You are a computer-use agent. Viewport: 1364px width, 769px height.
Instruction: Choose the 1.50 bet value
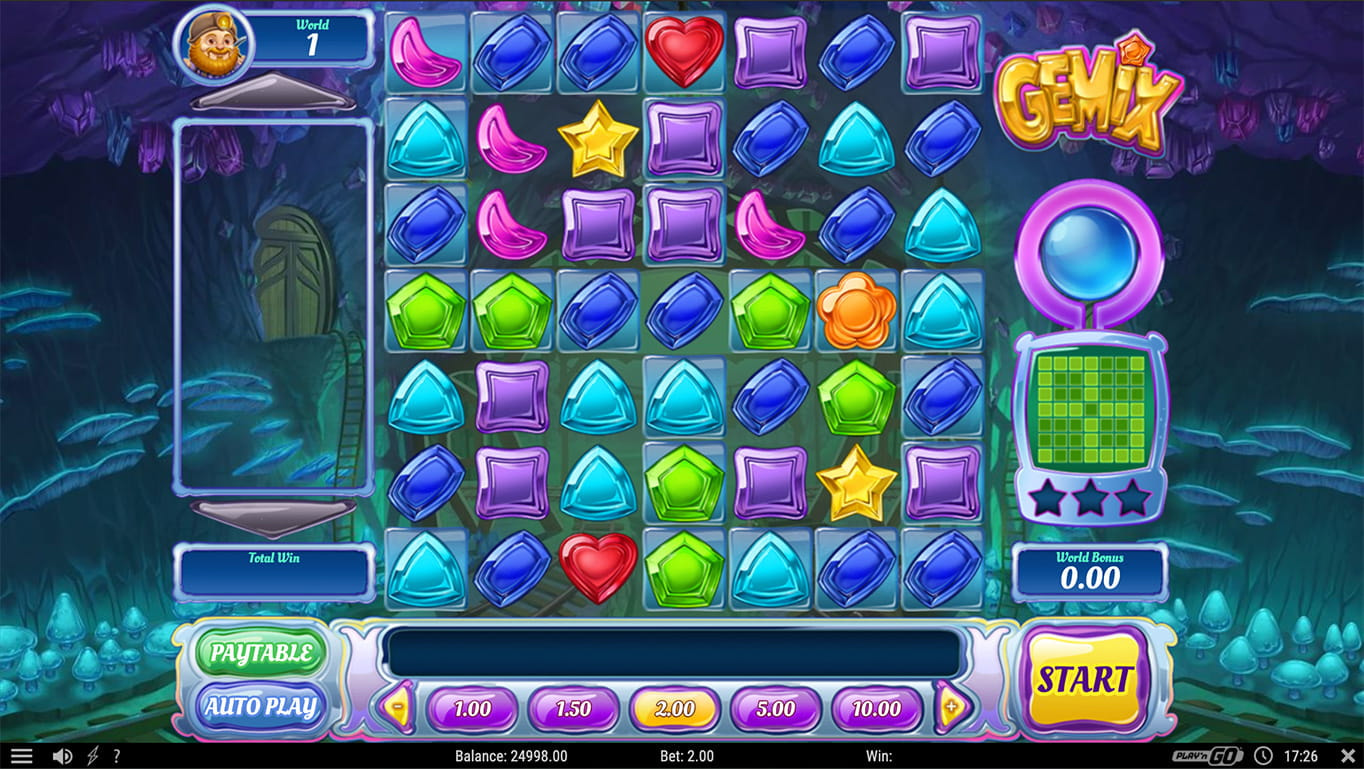coord(573,709)
